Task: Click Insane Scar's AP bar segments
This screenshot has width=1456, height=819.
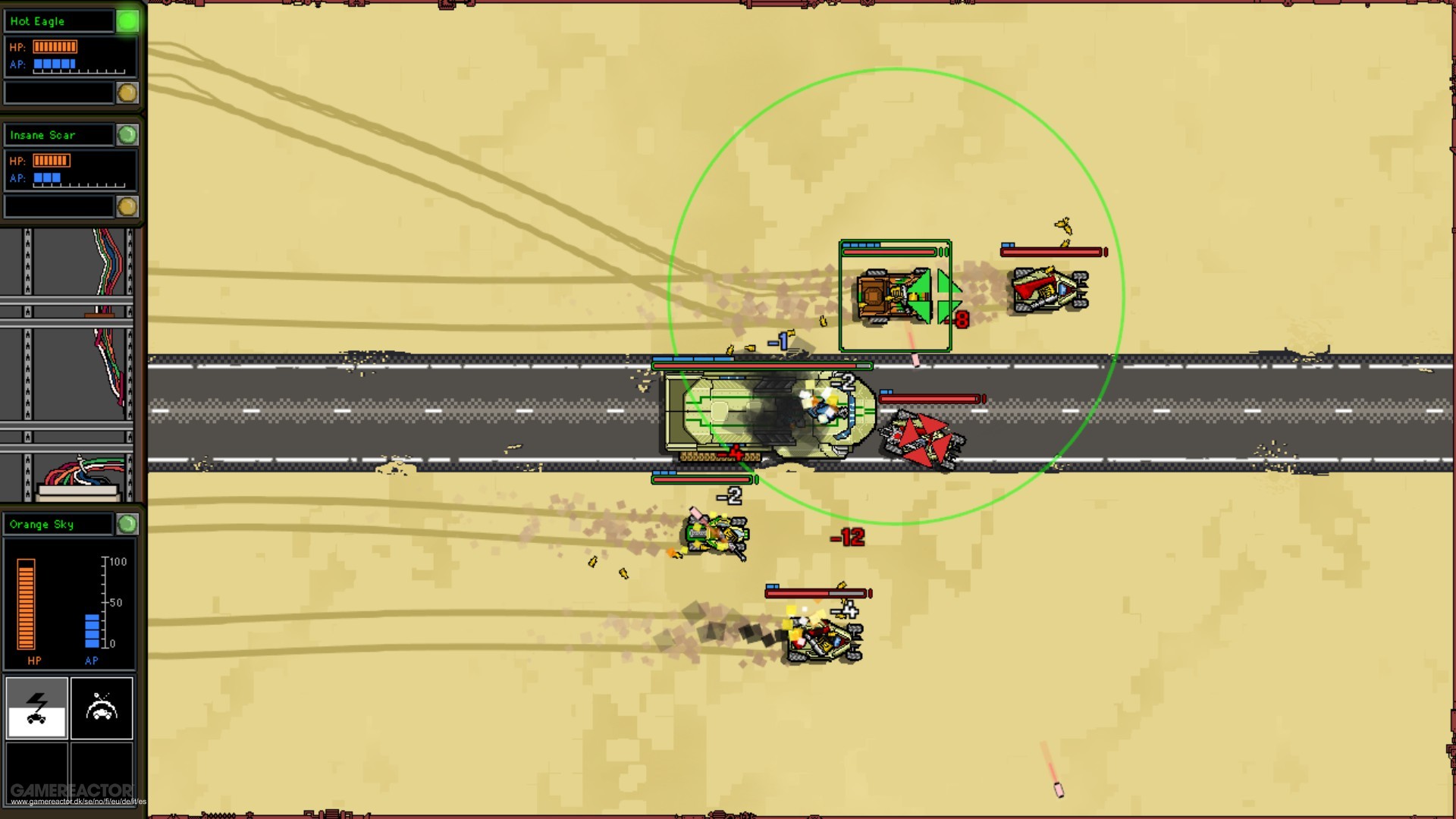Action: (x=45, y=177)
